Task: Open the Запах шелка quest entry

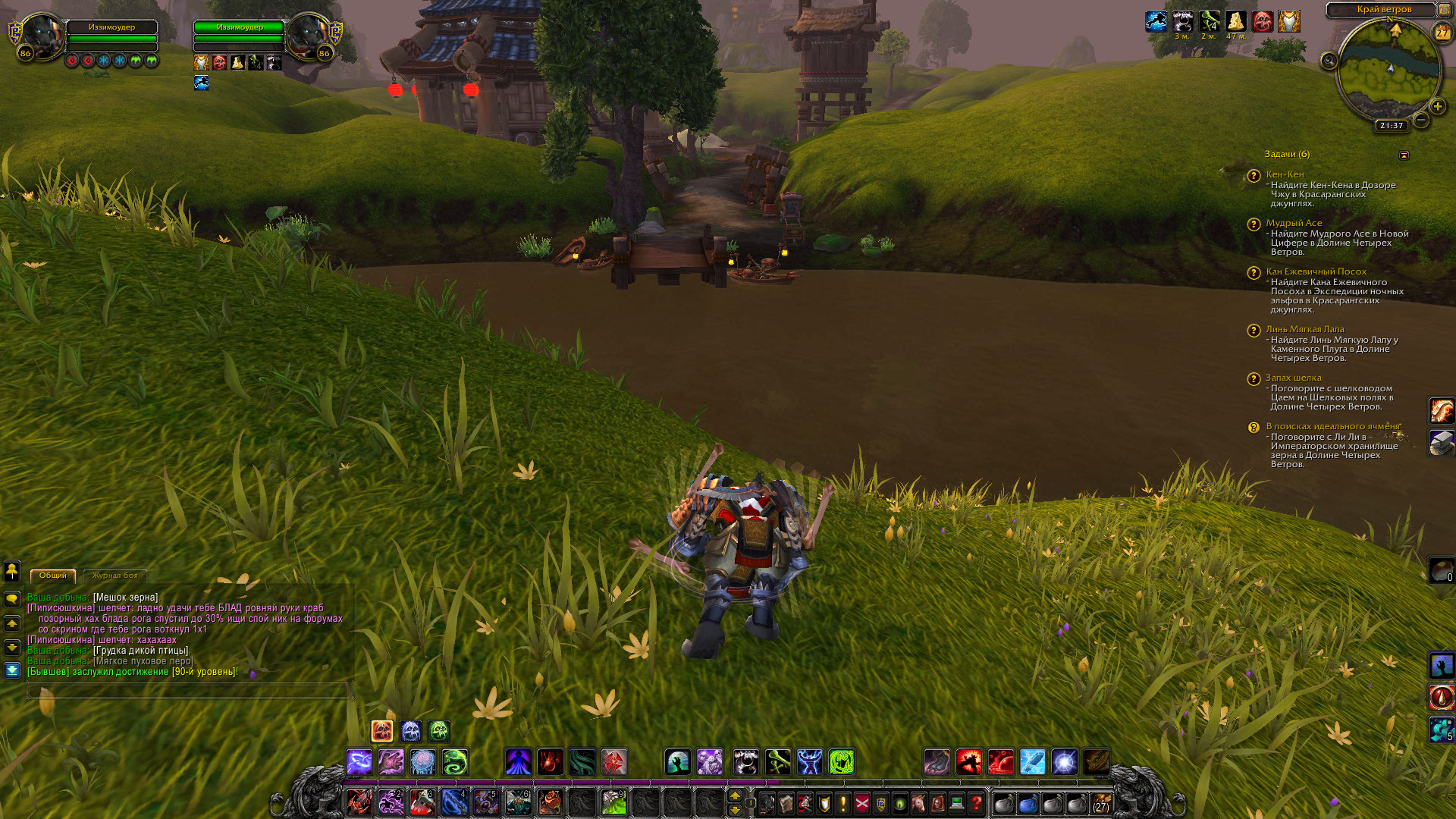Action: (x=1293, y=378)
